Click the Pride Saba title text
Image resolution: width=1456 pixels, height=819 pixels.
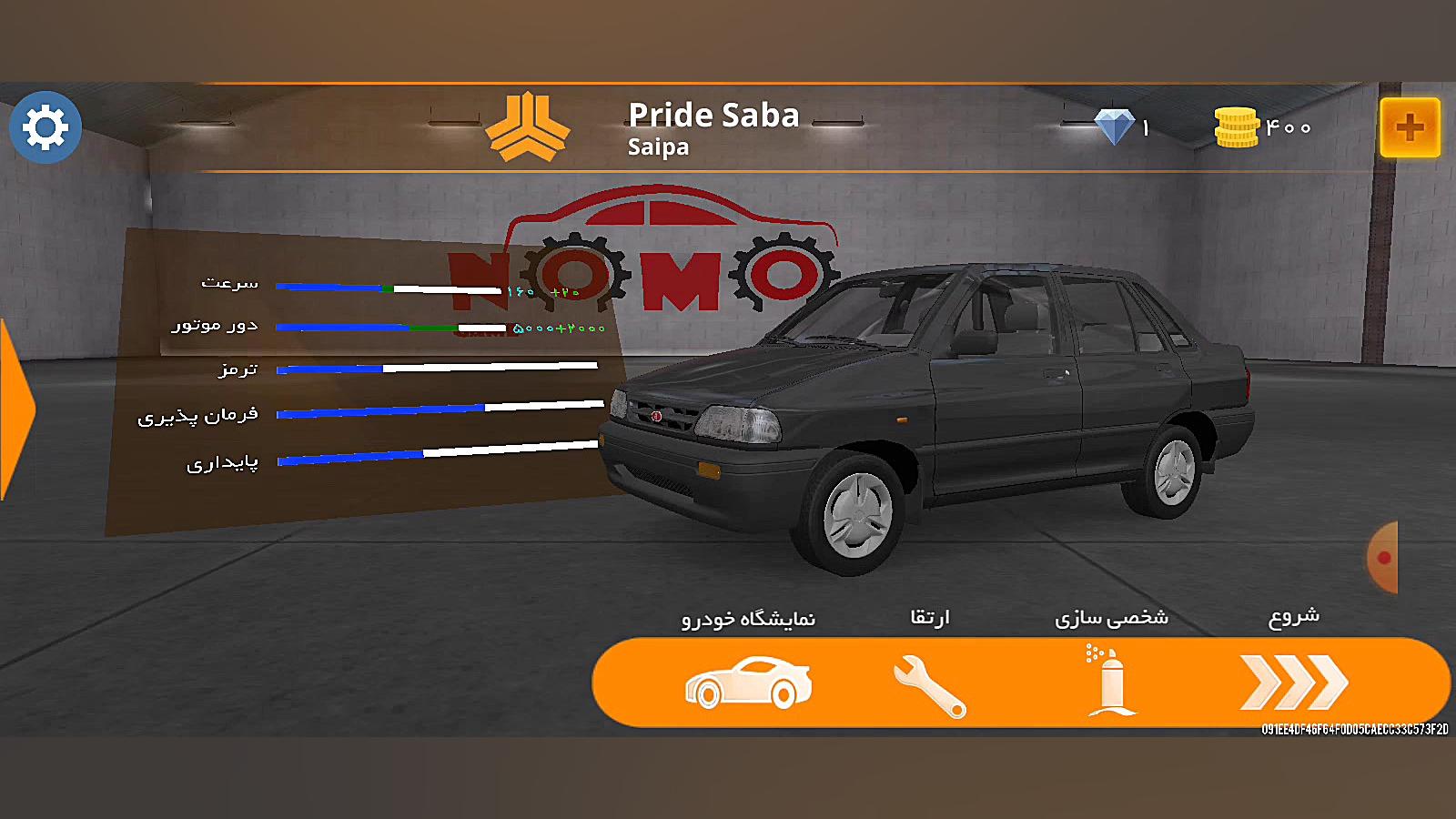pos(714,116)
